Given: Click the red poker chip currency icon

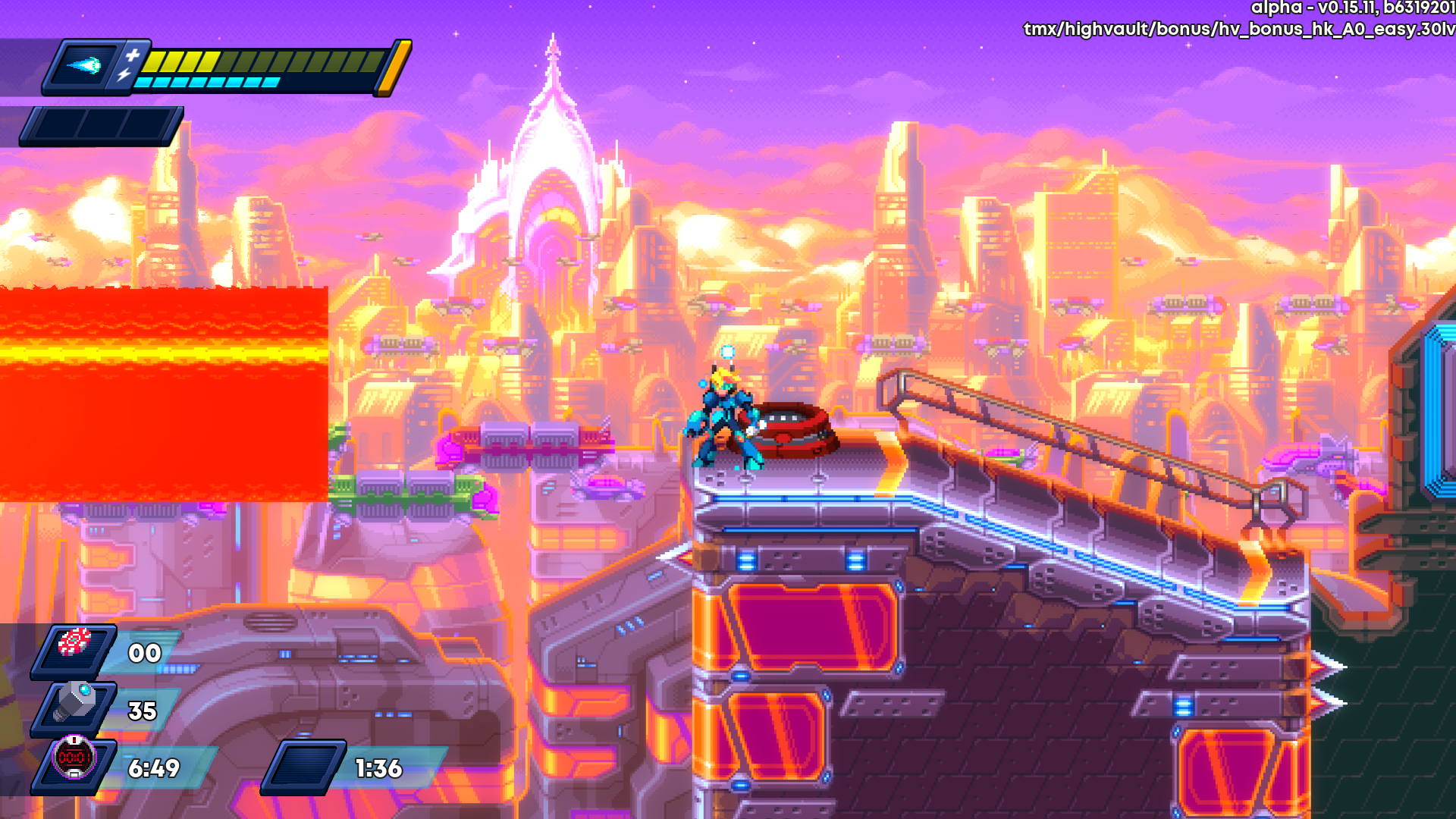Looking at the screenshot, I should click(75, 644).
